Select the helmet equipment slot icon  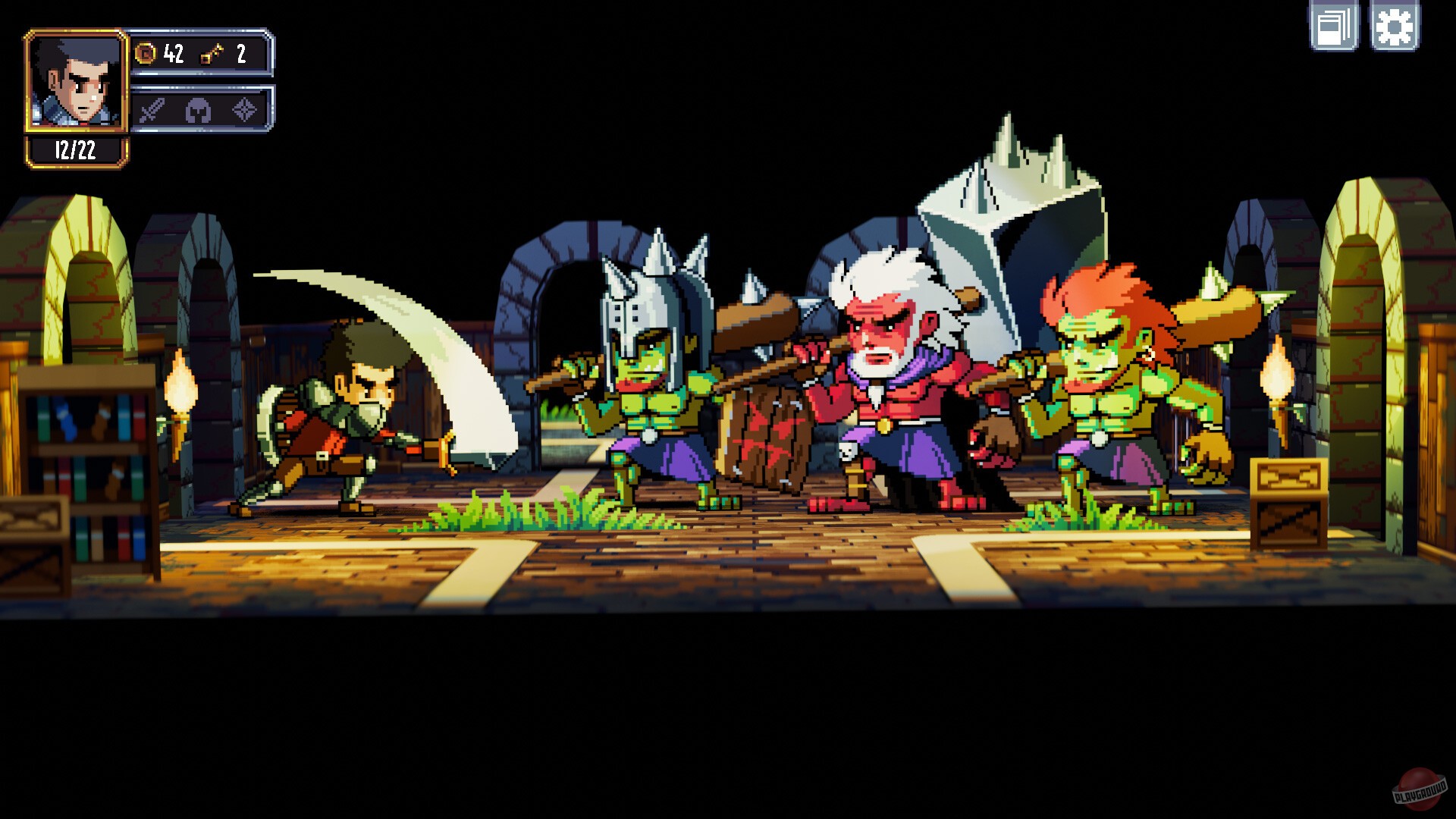click(197, 111)
